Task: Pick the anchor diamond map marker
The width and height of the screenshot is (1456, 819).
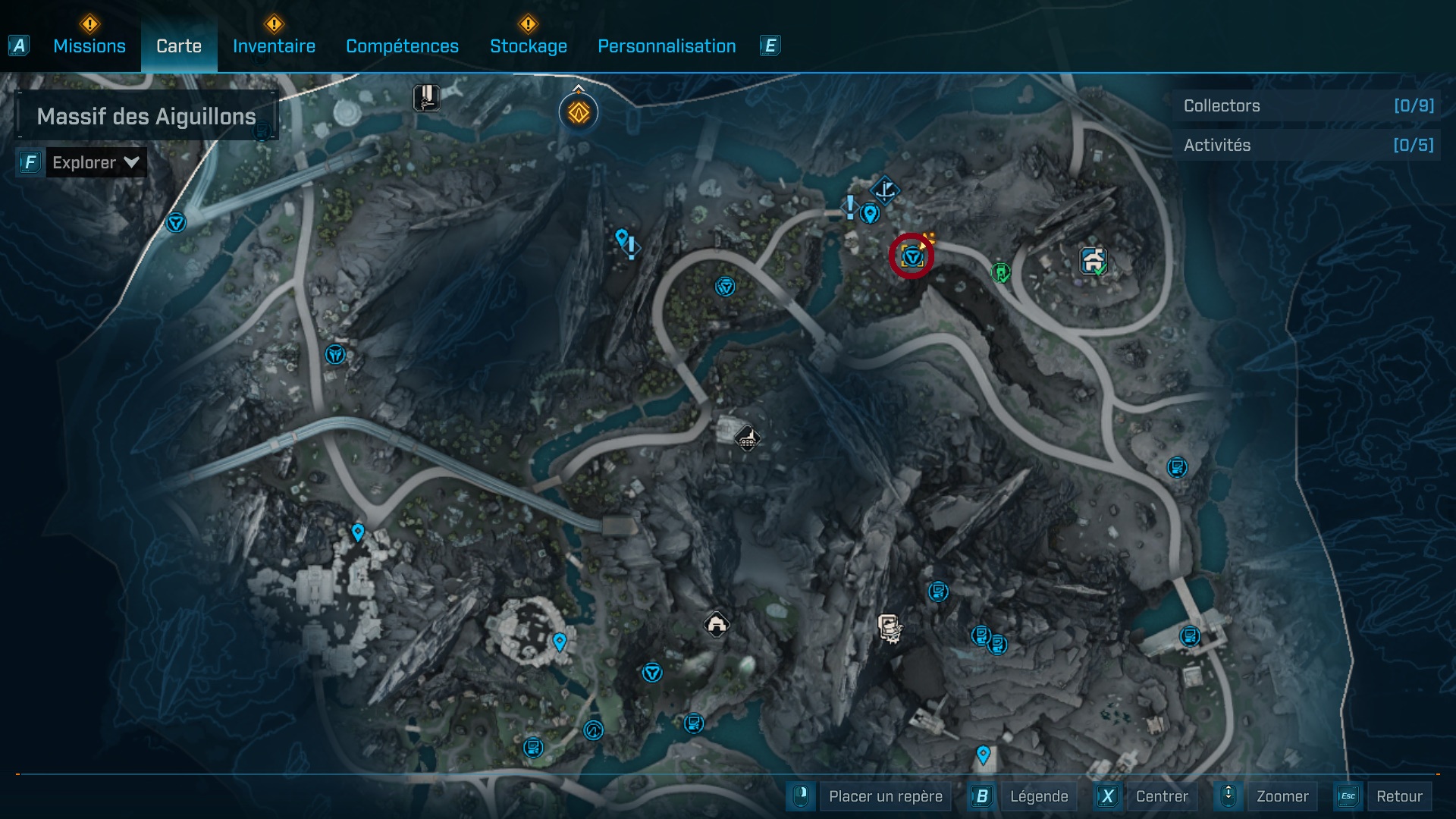Action: (x=884, y=190)
